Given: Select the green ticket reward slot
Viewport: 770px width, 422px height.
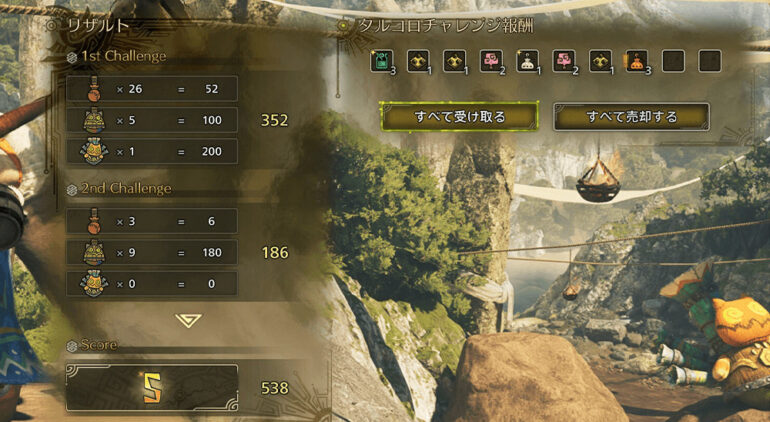Looking at the screenshot, I should coord(380,61).
